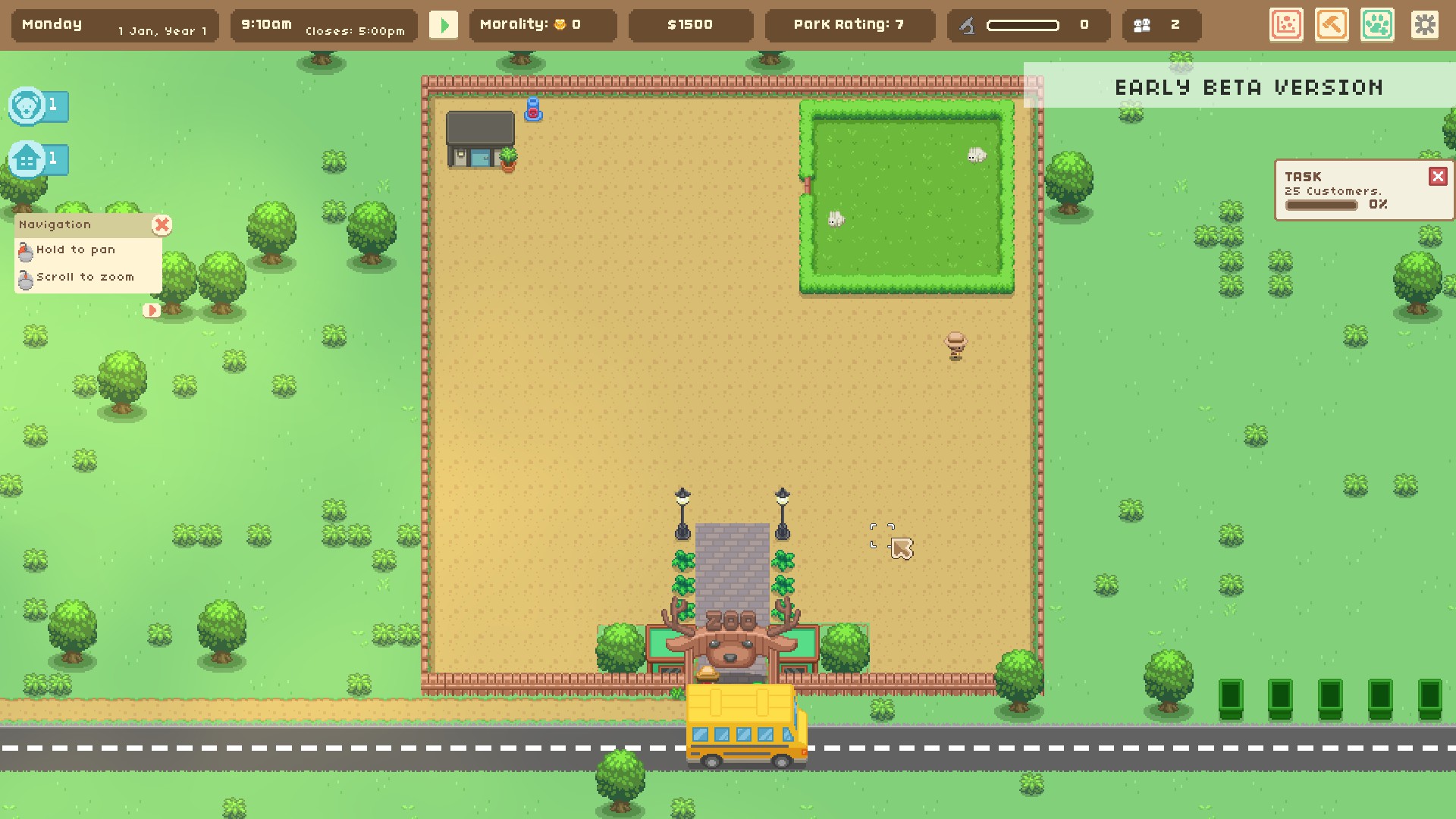Open the settings gear menu
This screenshot has width=1456, height=819.
coord(1426,25)
